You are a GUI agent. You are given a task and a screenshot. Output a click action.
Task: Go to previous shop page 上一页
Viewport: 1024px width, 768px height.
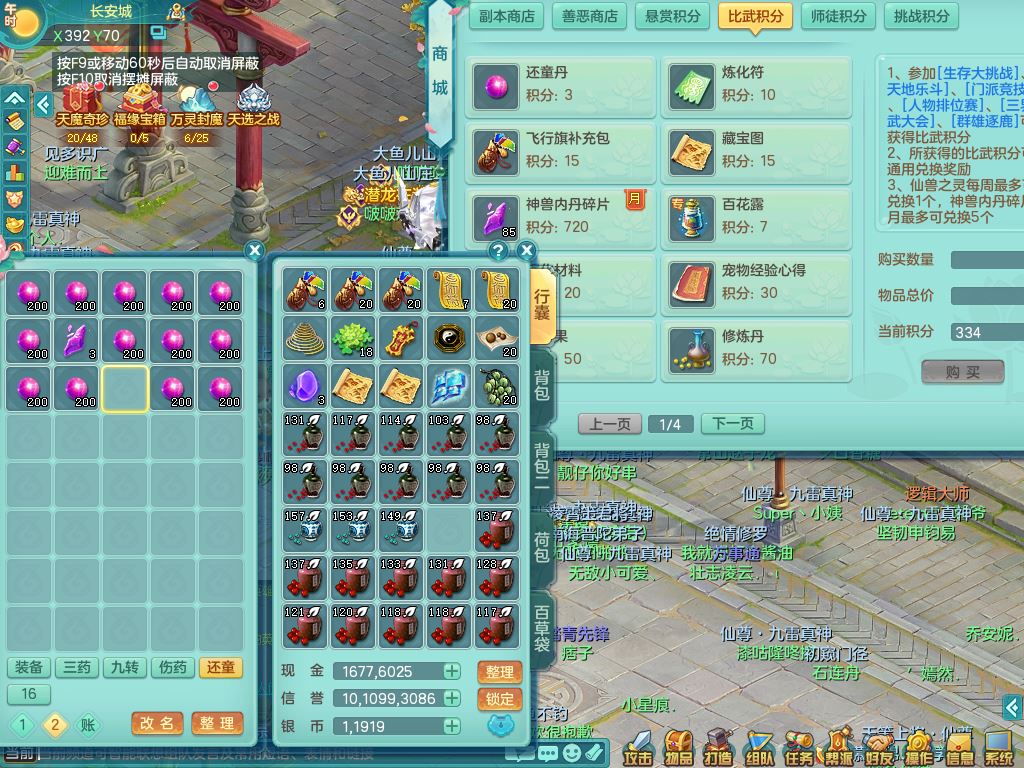pos(609,424)
